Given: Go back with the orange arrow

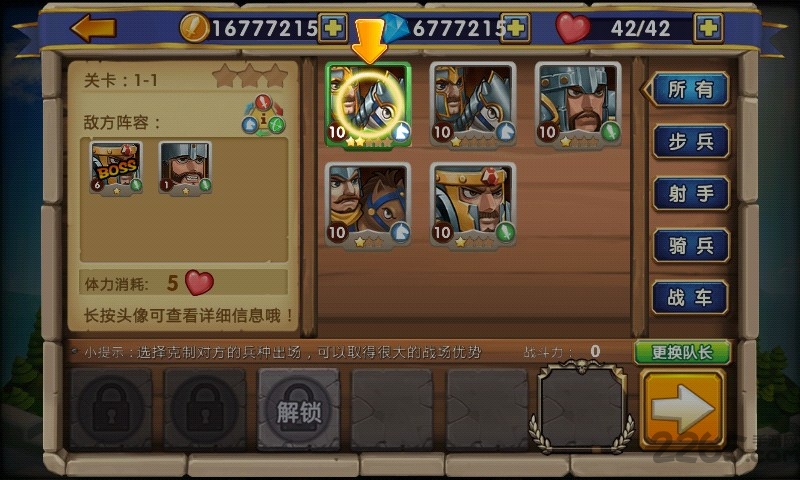Looking at the screenshot, I should [94, 27].
